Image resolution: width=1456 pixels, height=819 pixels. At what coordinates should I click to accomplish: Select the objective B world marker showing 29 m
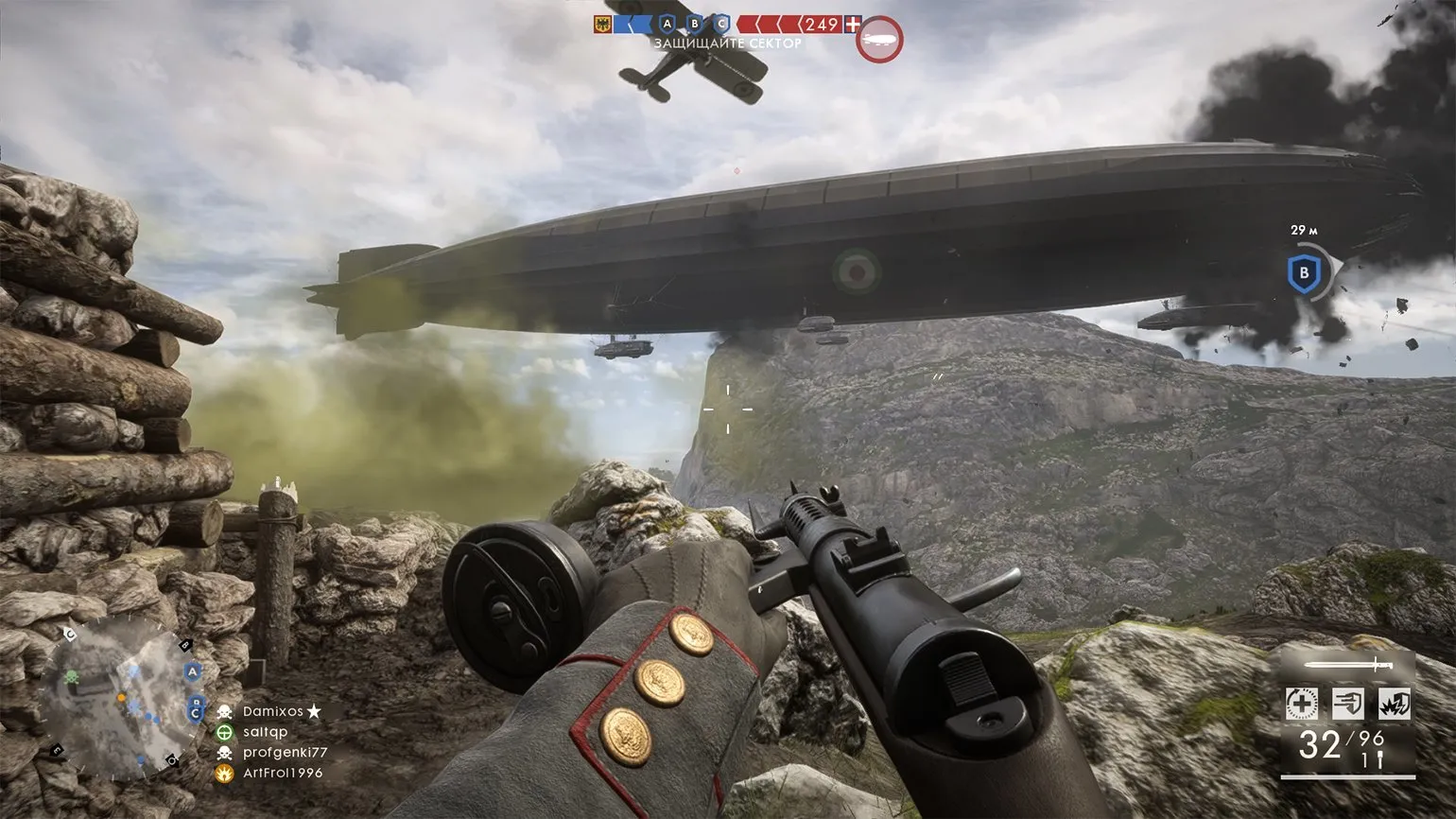pos(1304,273)
